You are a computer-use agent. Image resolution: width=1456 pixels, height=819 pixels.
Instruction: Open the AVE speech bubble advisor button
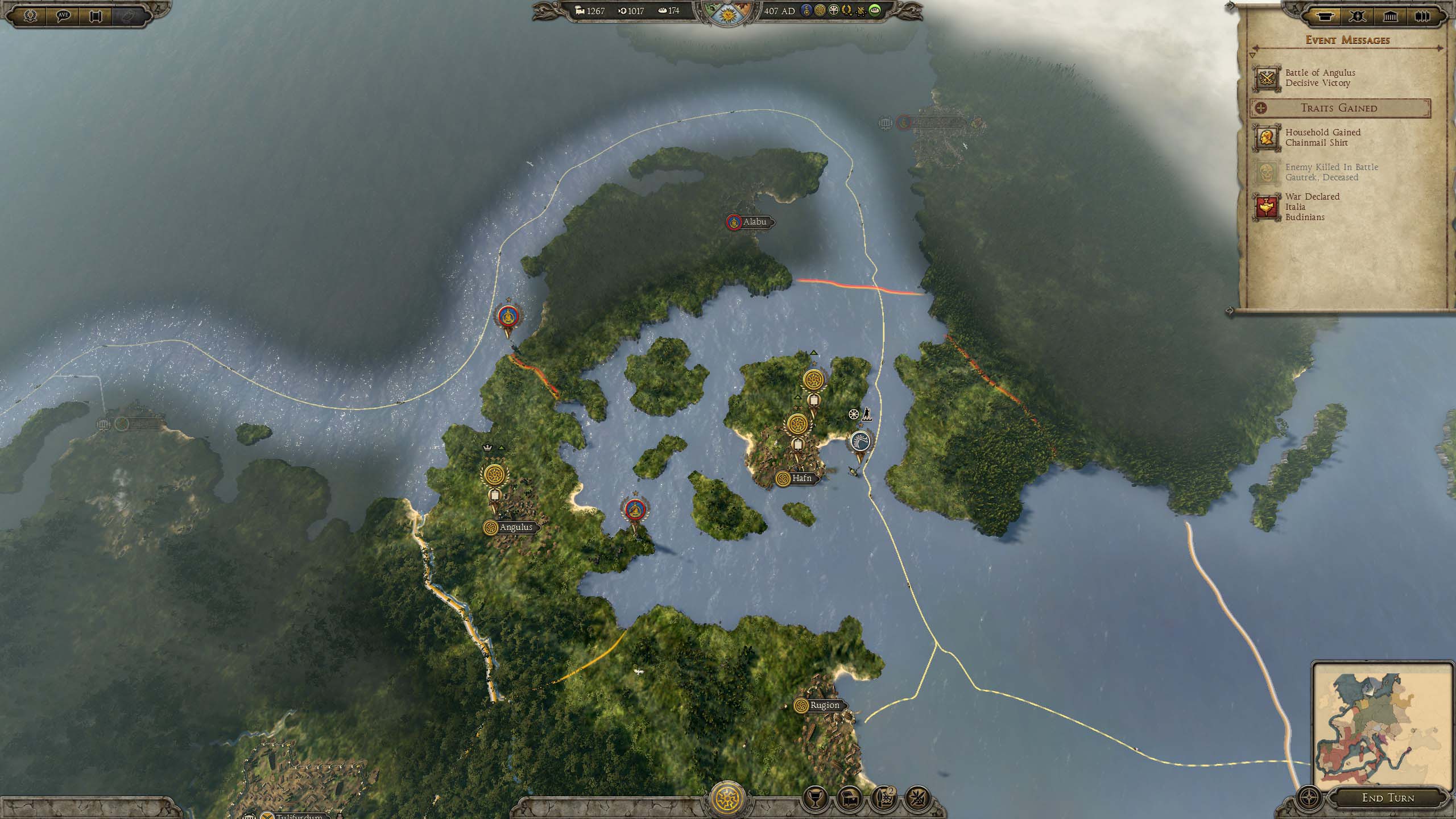click(x=63, y=15)
